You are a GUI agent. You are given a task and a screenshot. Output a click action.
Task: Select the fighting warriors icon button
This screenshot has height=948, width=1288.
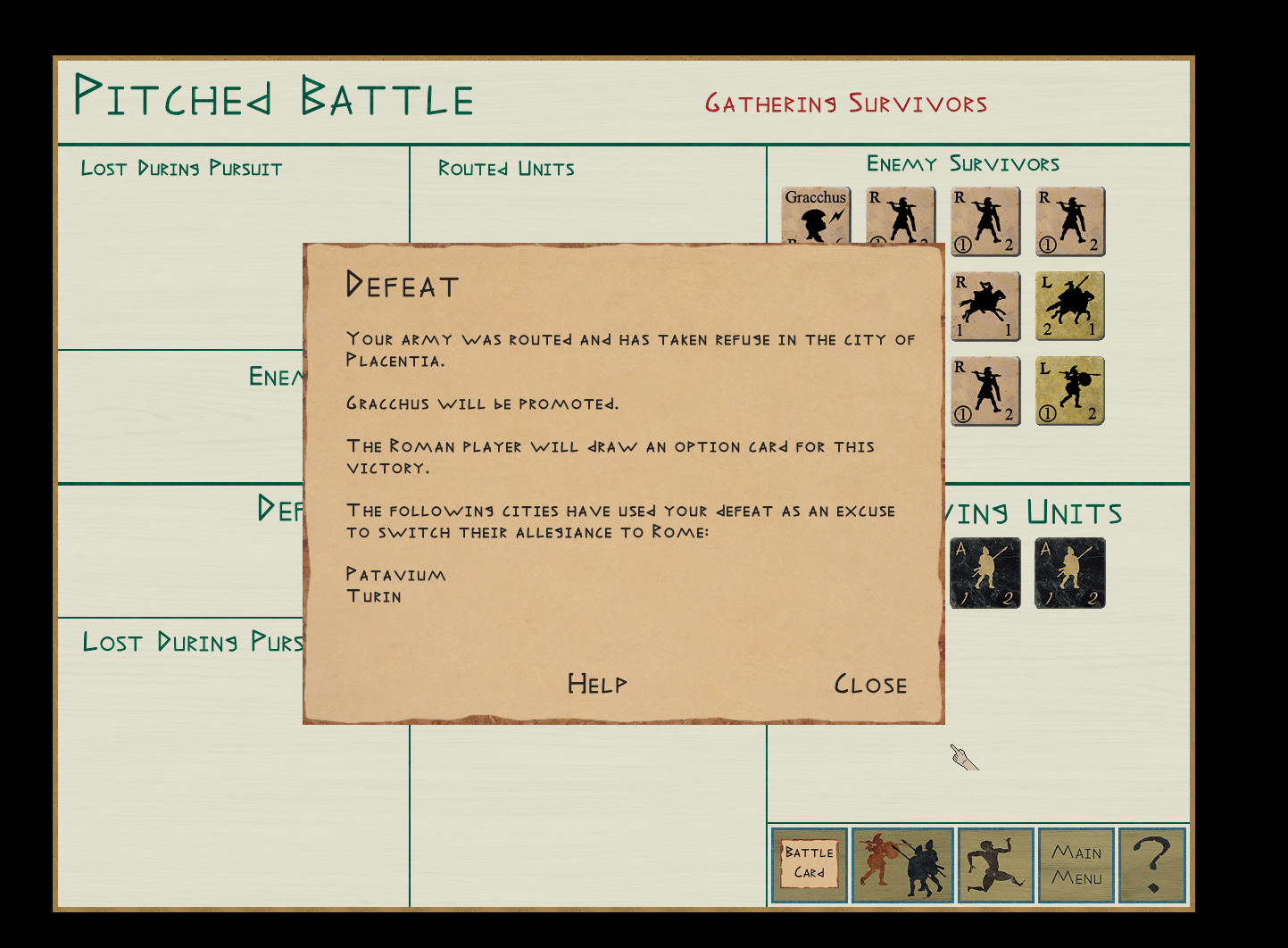[902, 864]
